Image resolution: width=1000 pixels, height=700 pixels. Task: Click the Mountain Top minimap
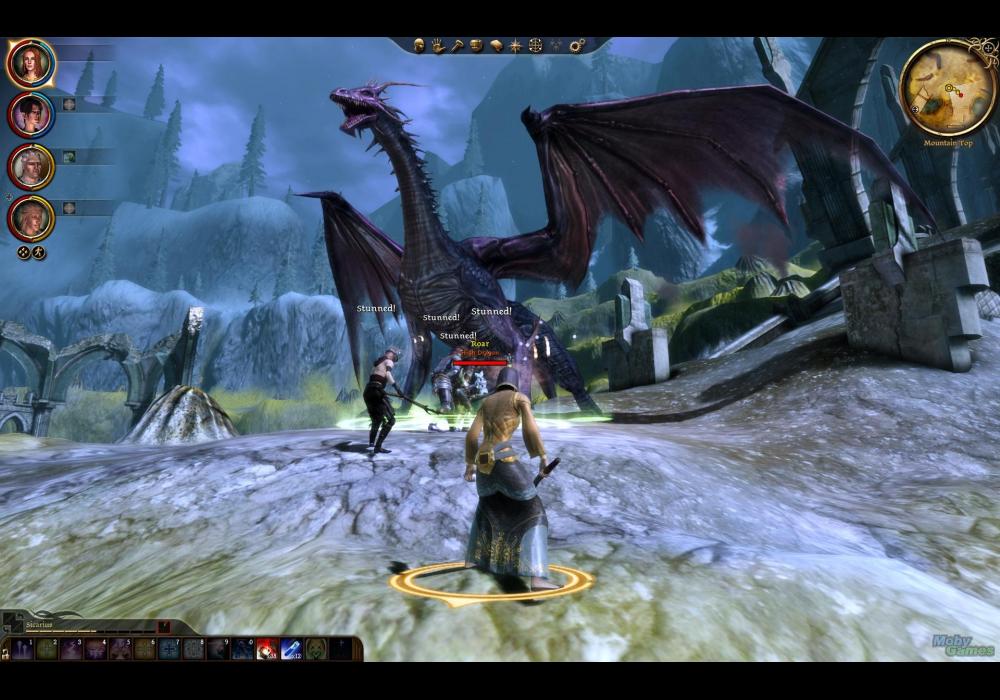pos(947,88)
